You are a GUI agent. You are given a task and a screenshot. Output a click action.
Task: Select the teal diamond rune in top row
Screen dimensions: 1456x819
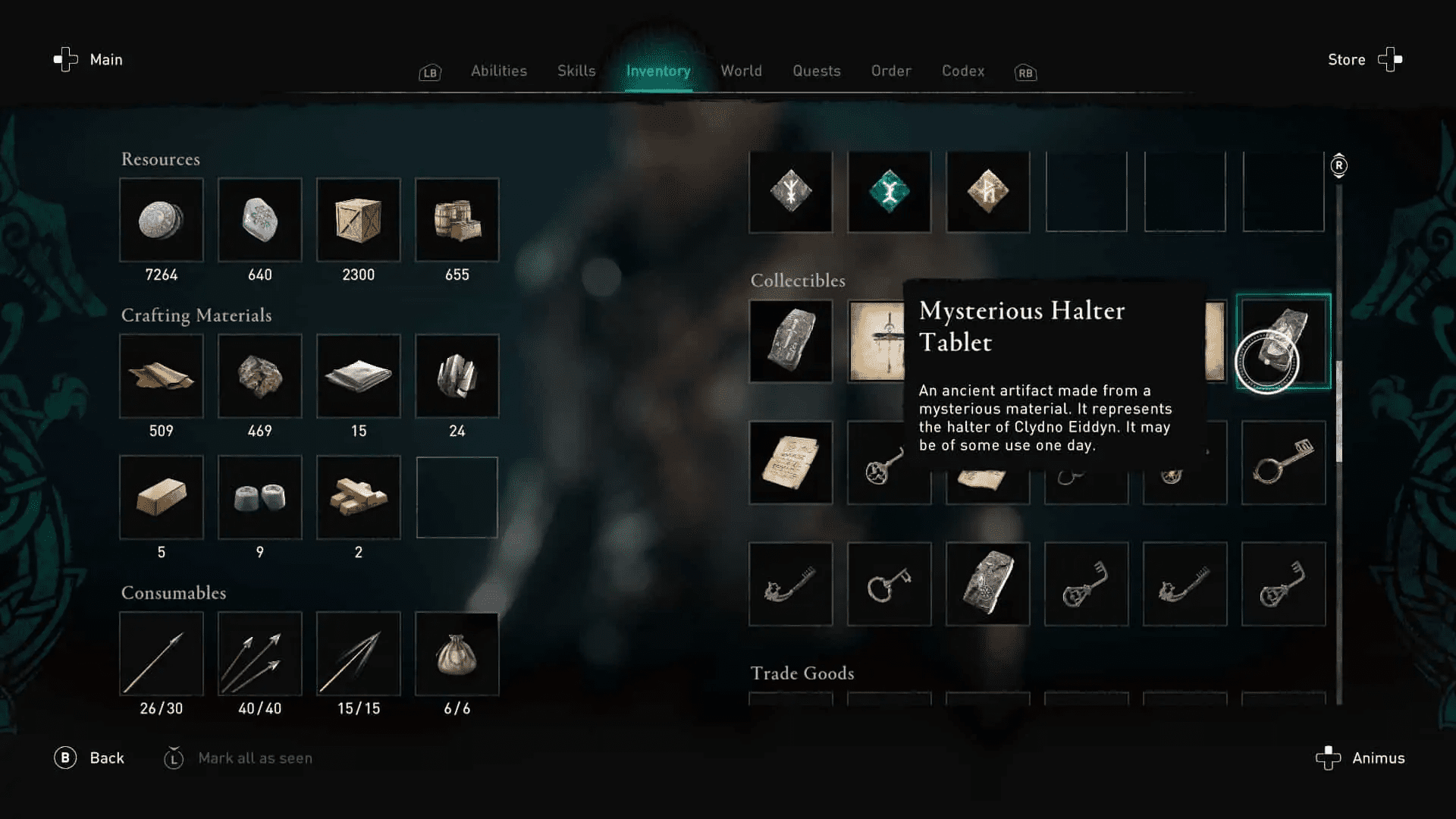[890, 191]
